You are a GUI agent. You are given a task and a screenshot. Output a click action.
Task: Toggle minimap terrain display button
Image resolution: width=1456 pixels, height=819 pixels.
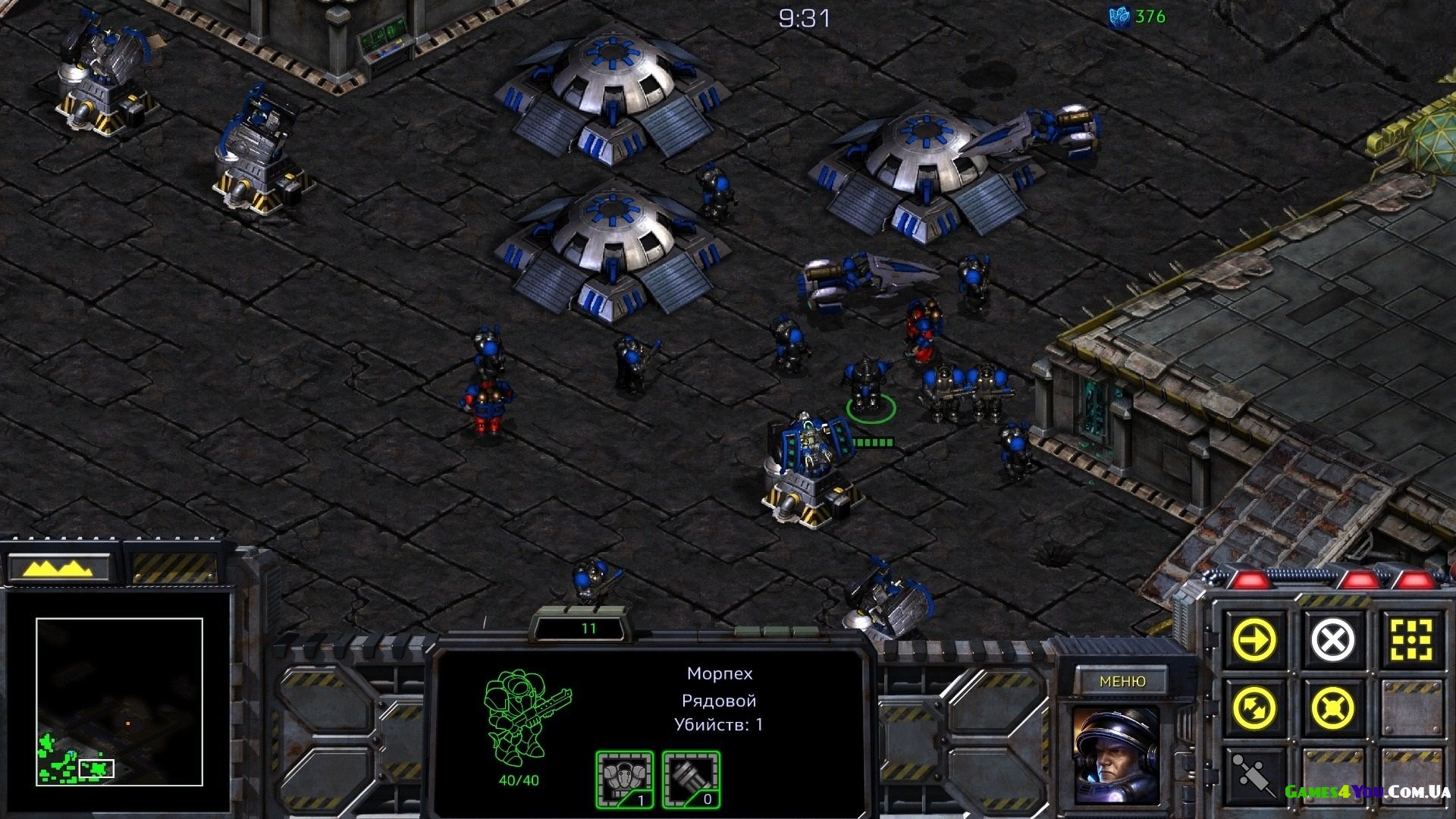point(59,568)
